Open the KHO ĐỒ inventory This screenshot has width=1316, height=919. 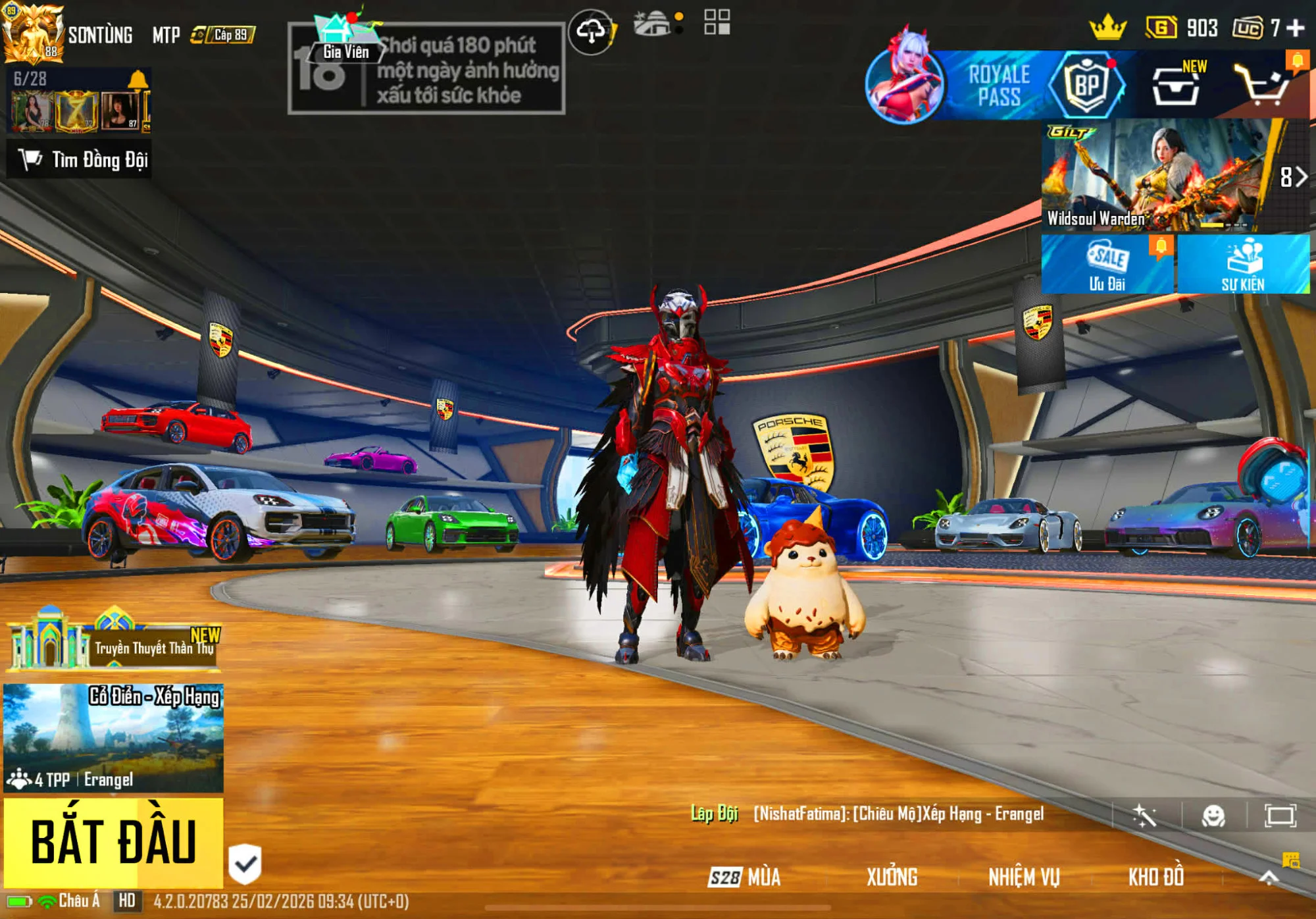pyautogui.click(x=1156, y=877)
